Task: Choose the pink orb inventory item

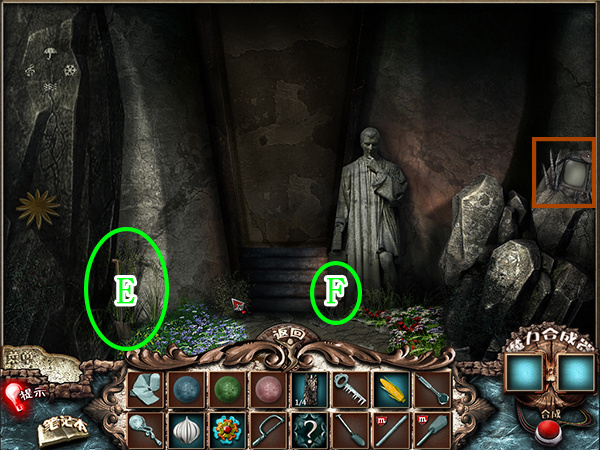Action: pos(269,387)
